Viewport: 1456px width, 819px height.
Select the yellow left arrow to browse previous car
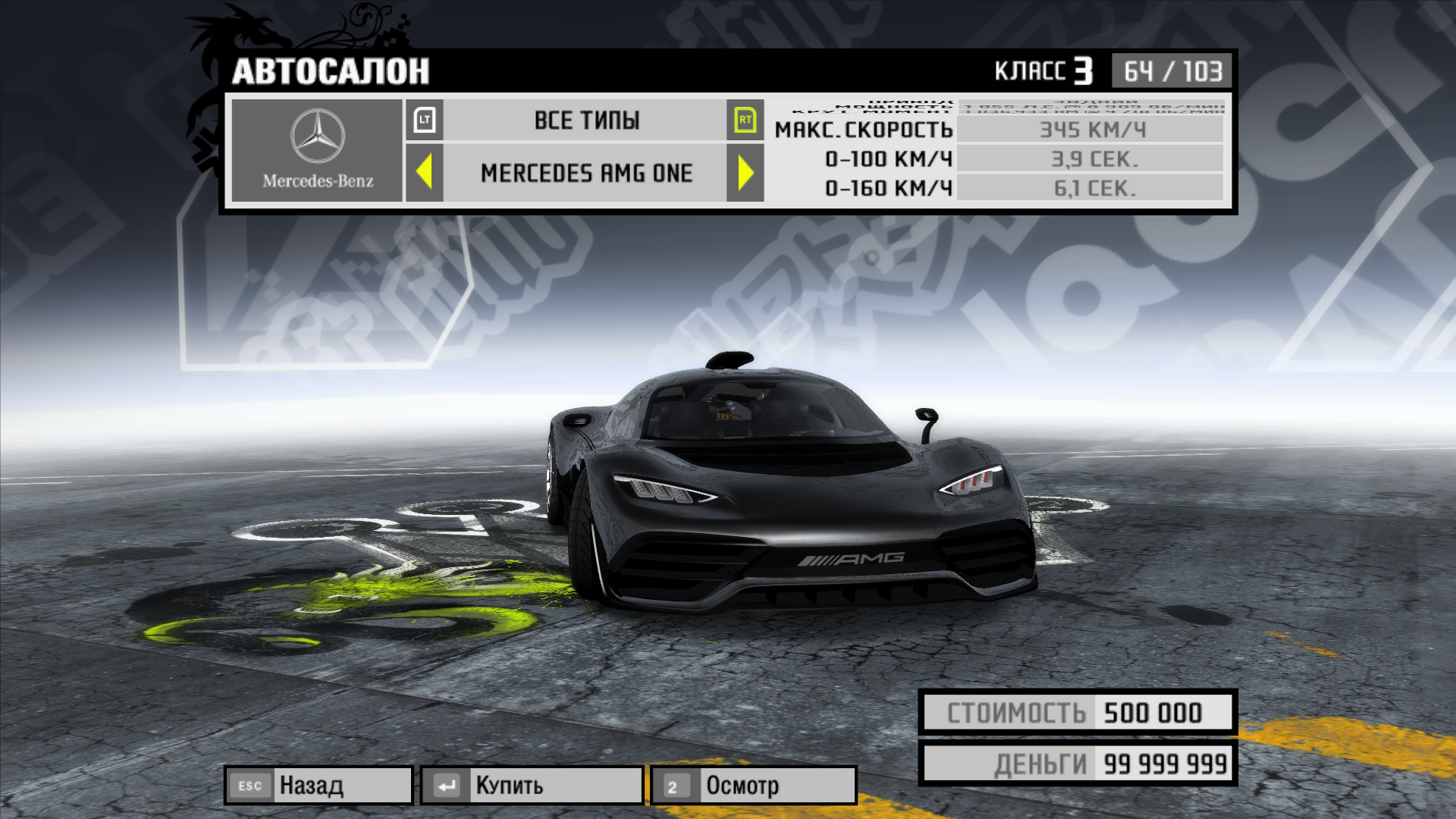[x=425, y=173]
